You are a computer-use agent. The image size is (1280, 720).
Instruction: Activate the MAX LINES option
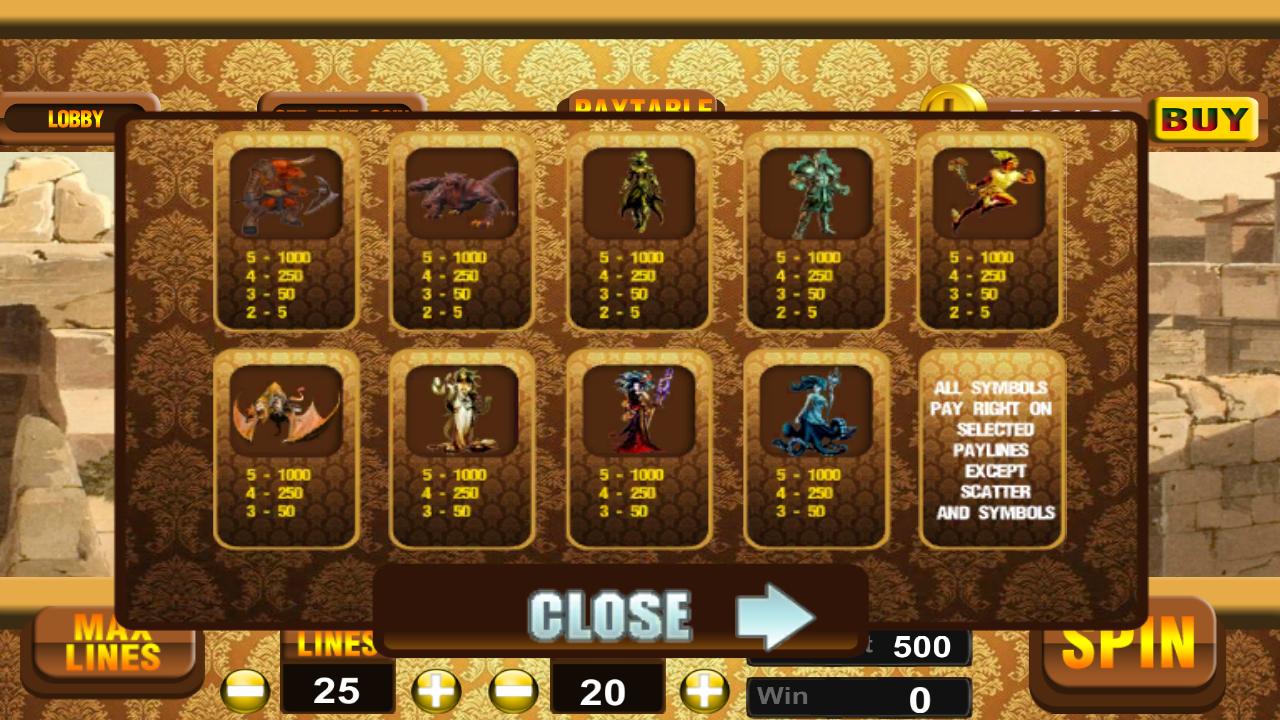(113, 642)
